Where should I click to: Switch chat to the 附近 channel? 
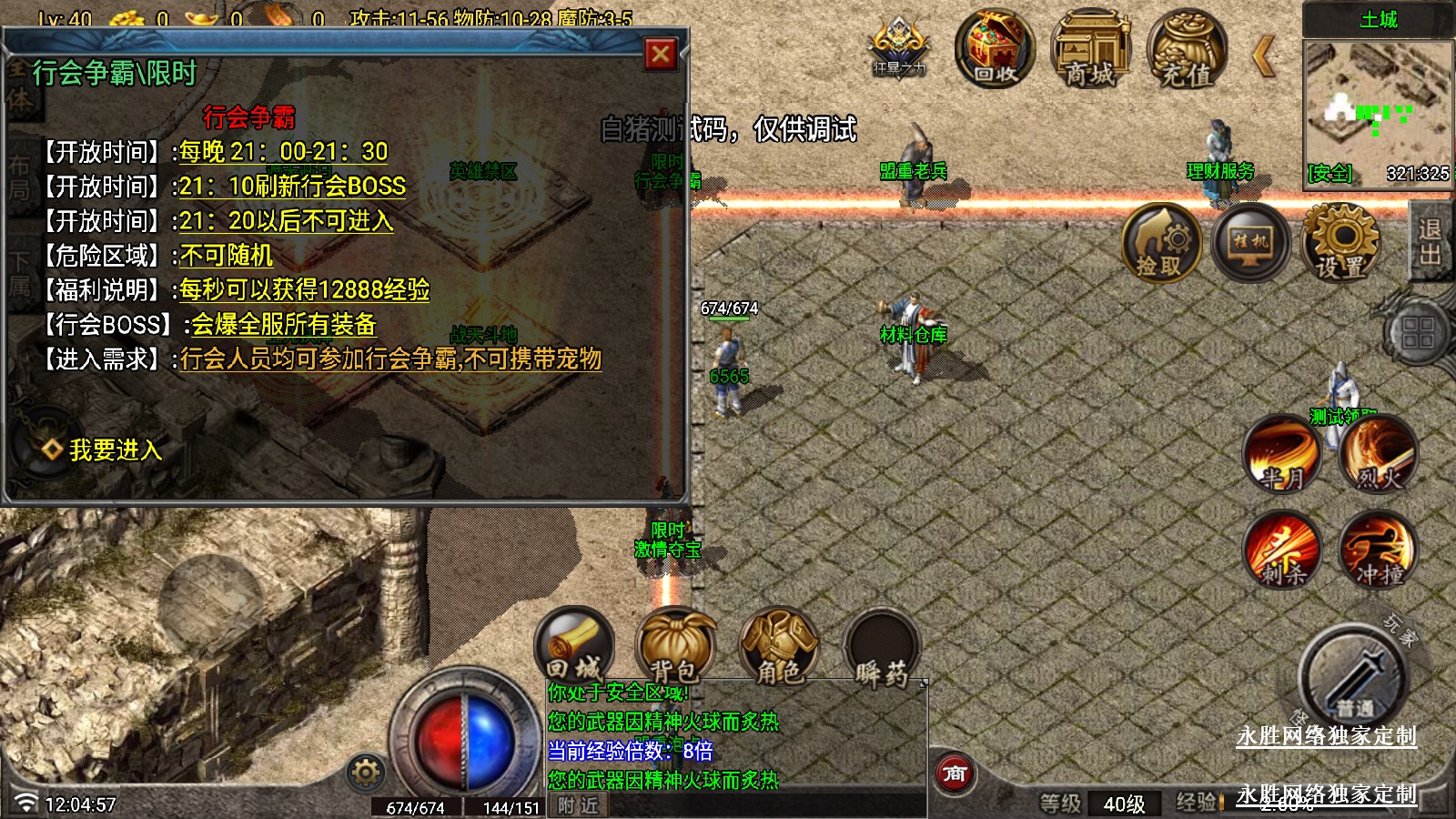coord(579,805)
